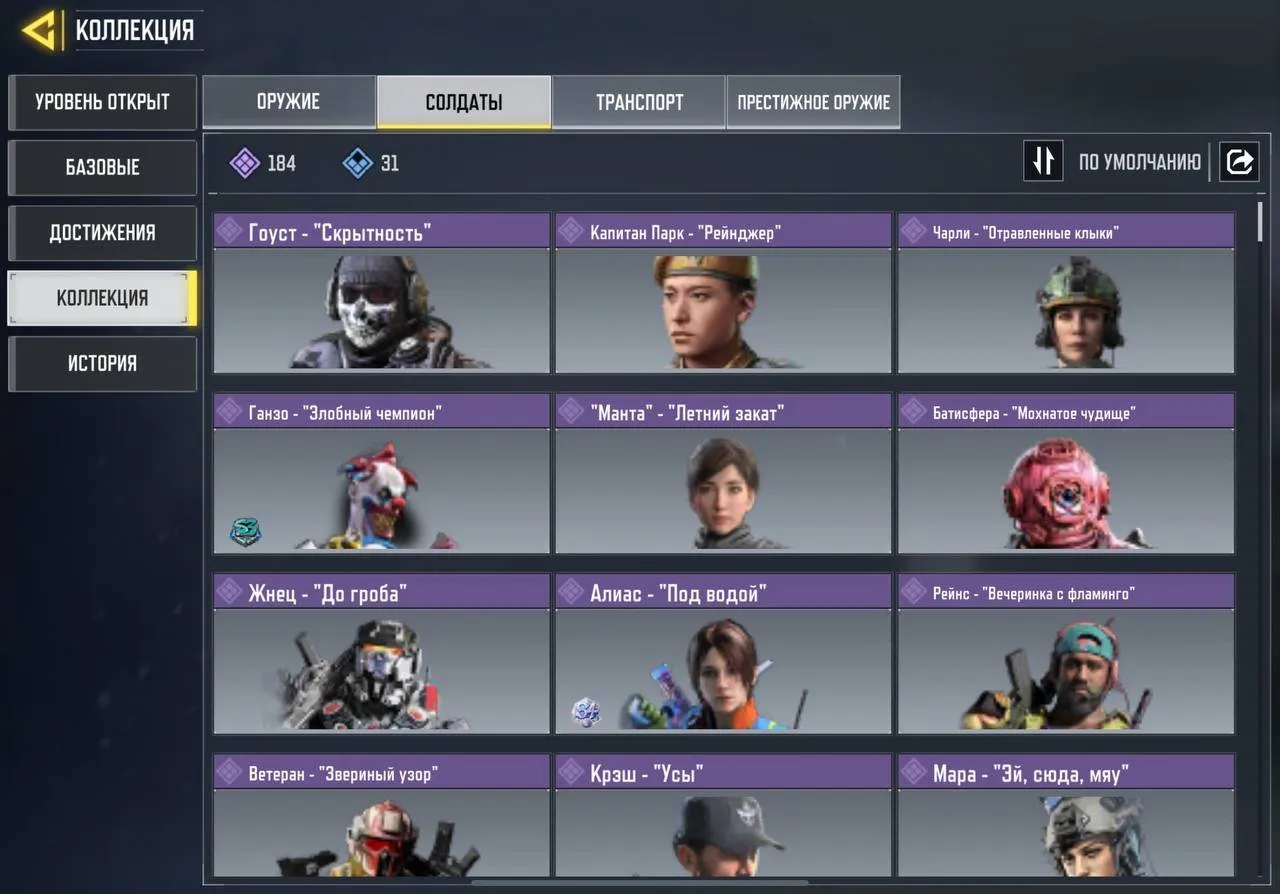Select the sticker badge on Алиас card

pyautogui.click(x=586, y=712)
